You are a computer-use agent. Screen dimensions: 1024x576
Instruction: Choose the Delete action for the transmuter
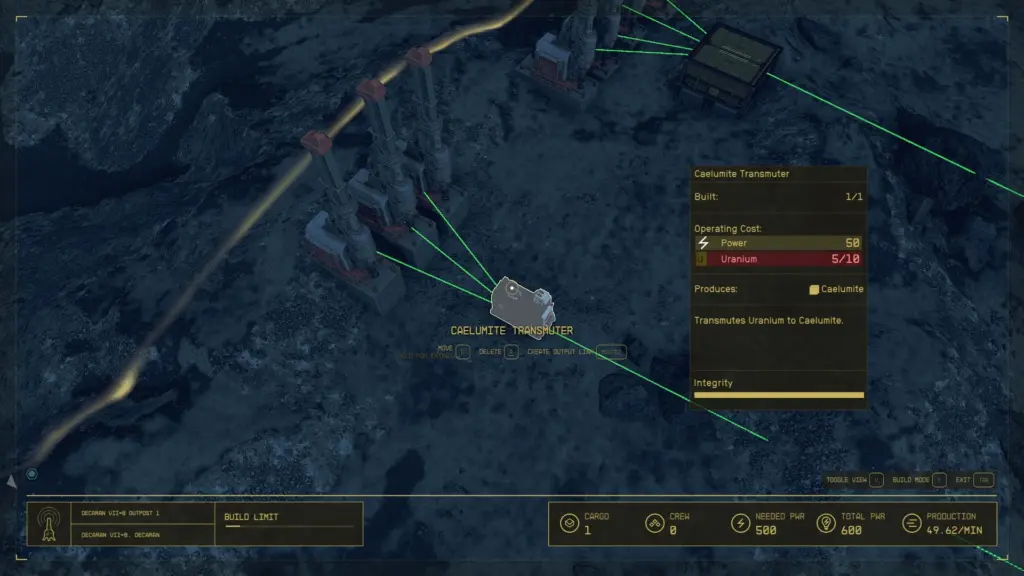click(511, 352)
